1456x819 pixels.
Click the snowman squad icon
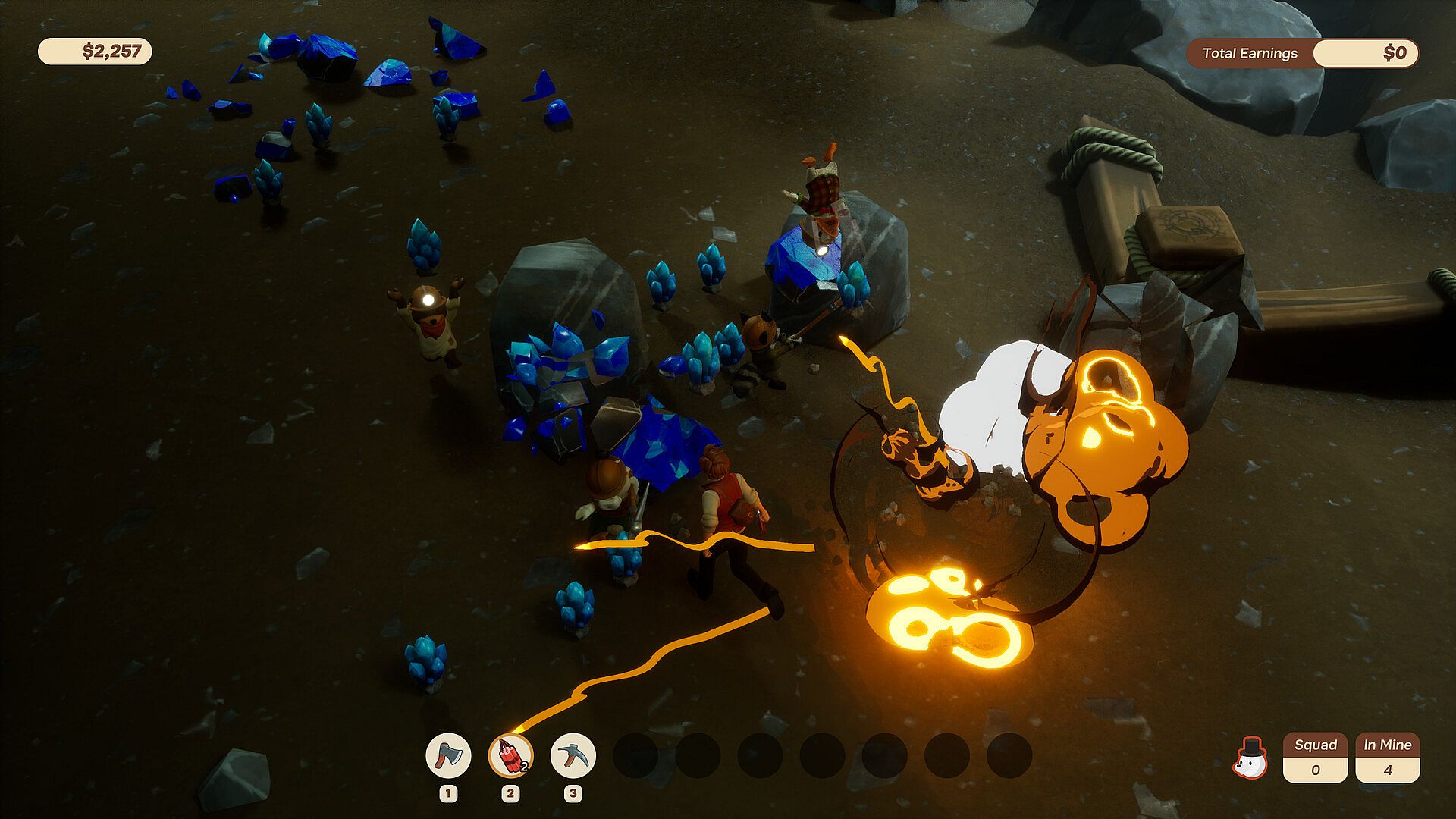click(x=1250, y=758)
